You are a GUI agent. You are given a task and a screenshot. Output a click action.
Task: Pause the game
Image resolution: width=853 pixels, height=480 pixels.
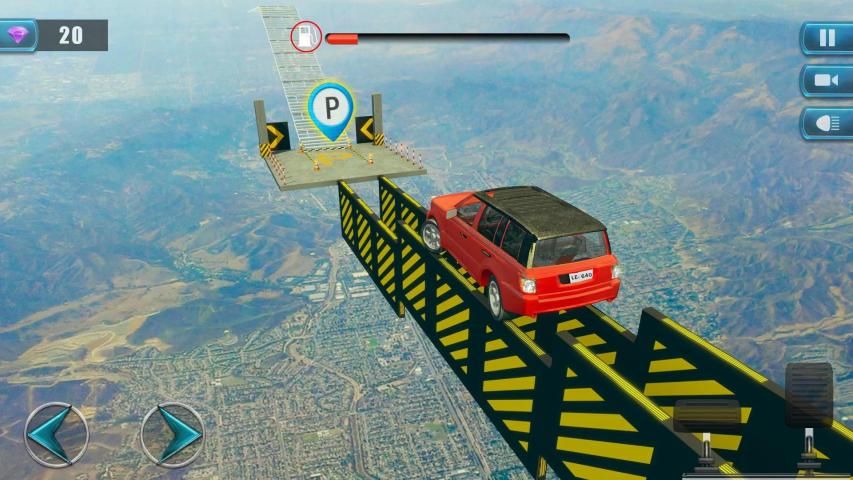pos(827,39)
